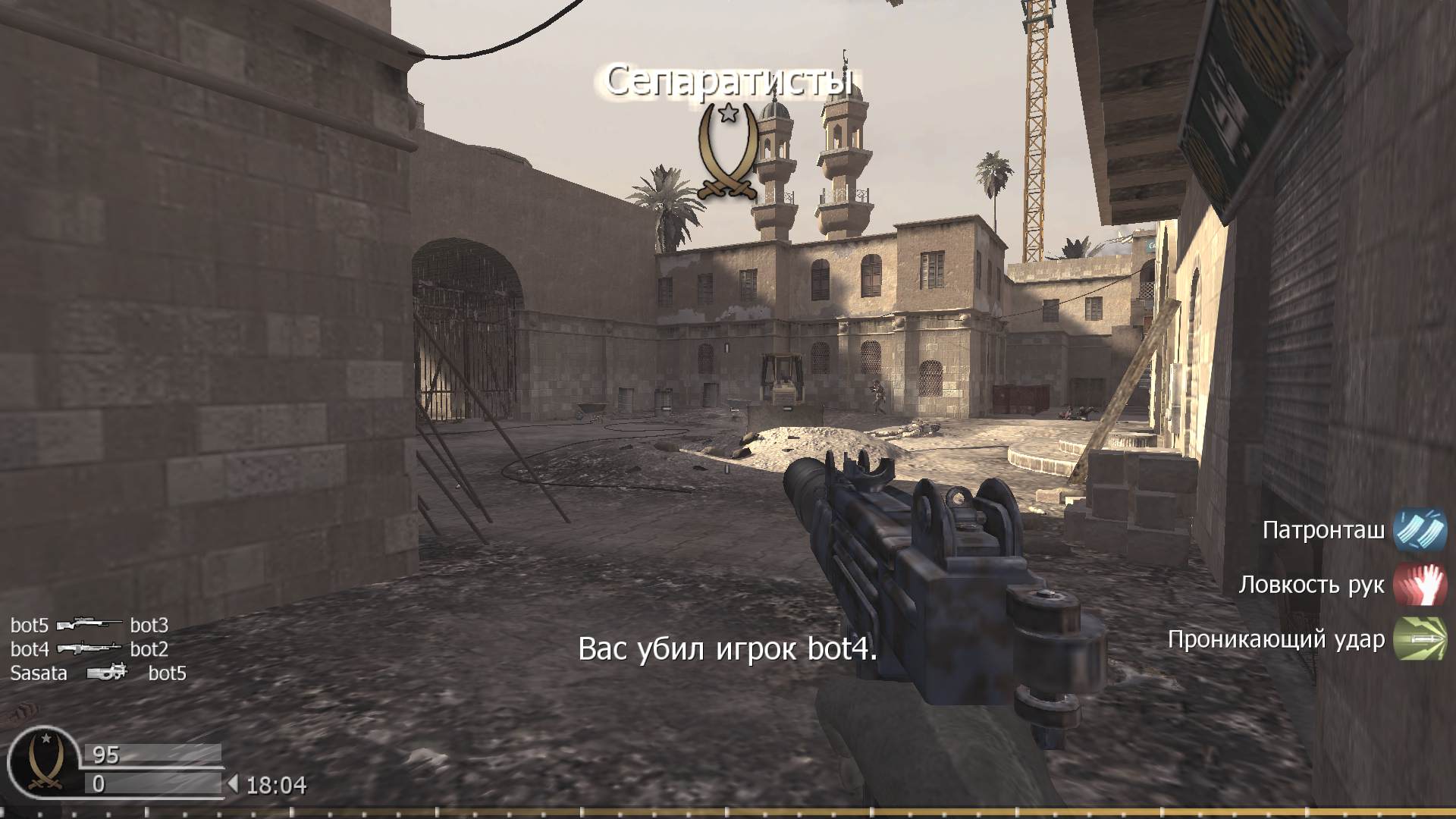Click the Сепаратисты crossed-swords team emblem
The image size is (1456, 819).
coord(728,152)
